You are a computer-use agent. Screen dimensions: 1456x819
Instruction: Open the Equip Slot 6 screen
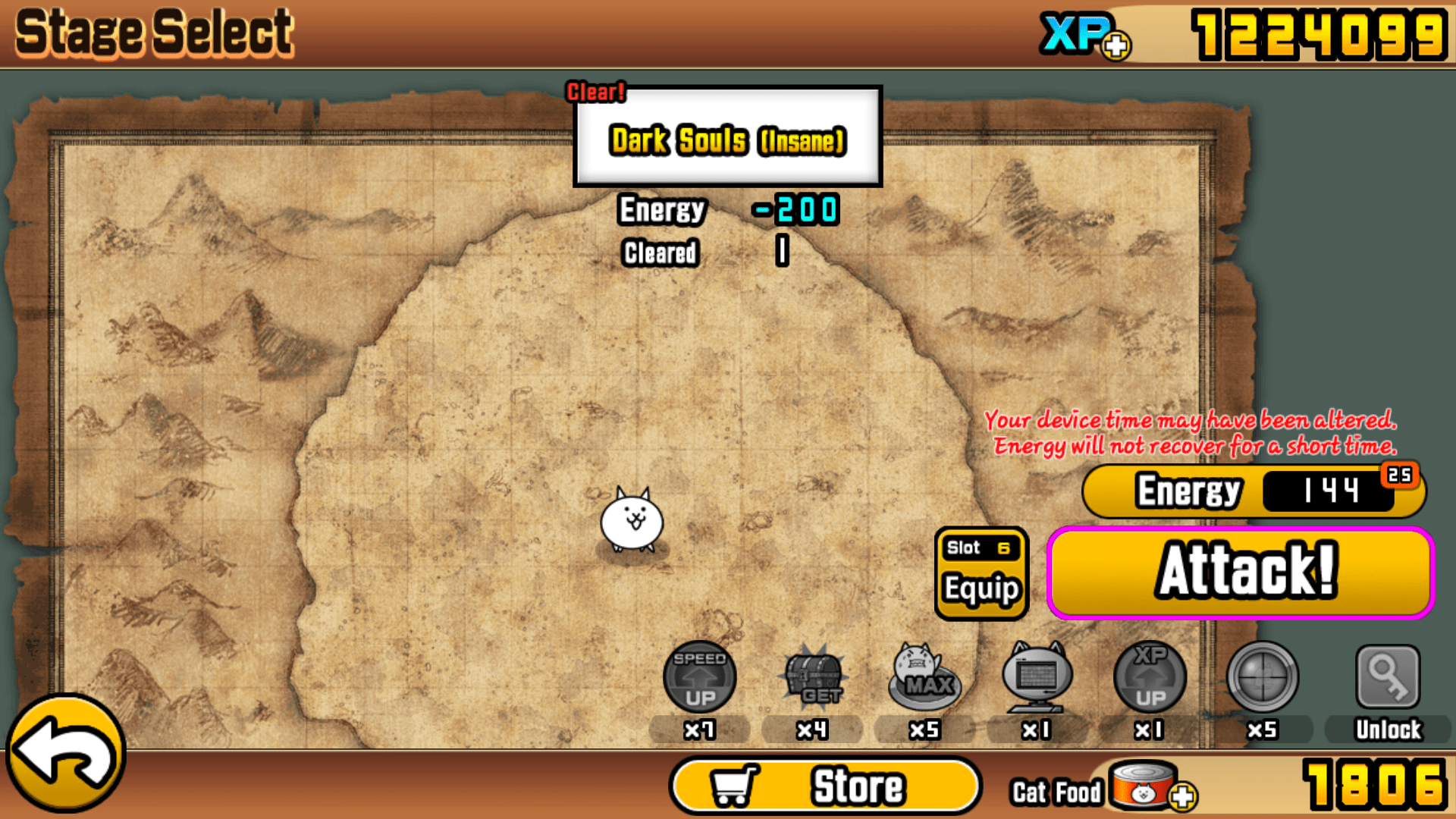click(x=981, y=573)
